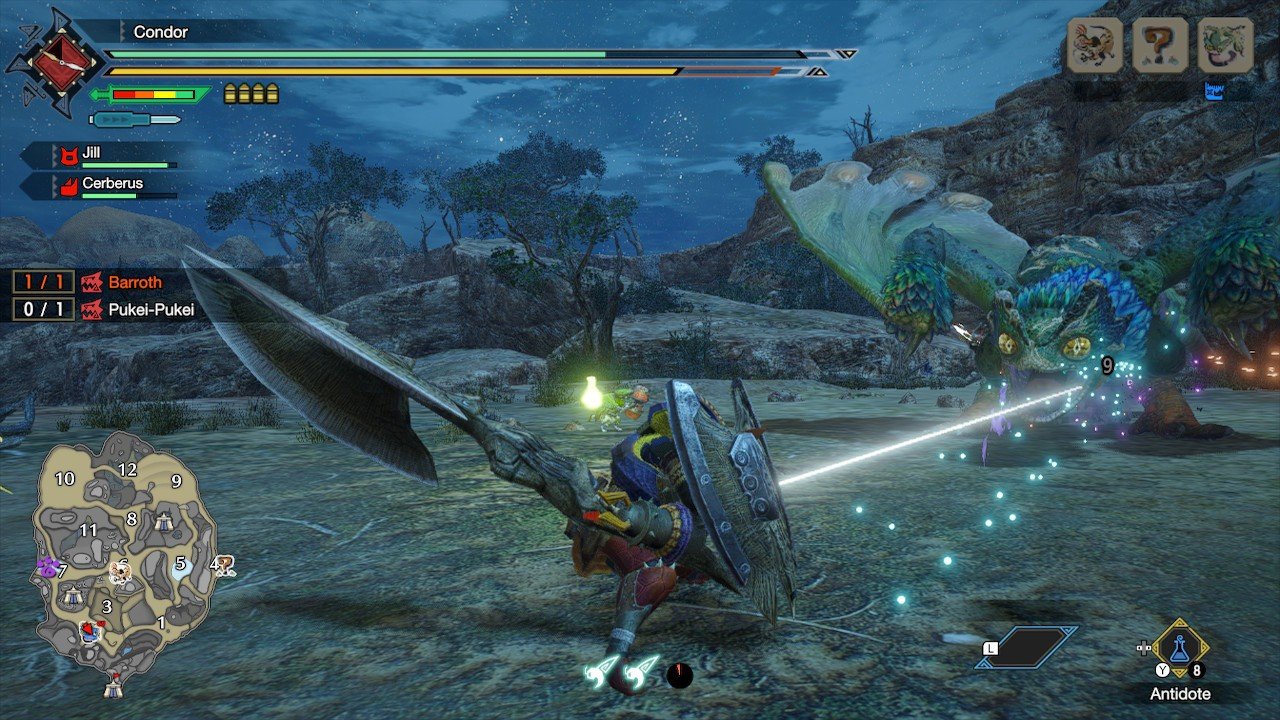The height and width of the screenshot is (720, 1280).
Task: Click the purple pawprint marker on minimap
Action: tap(47, 568)
